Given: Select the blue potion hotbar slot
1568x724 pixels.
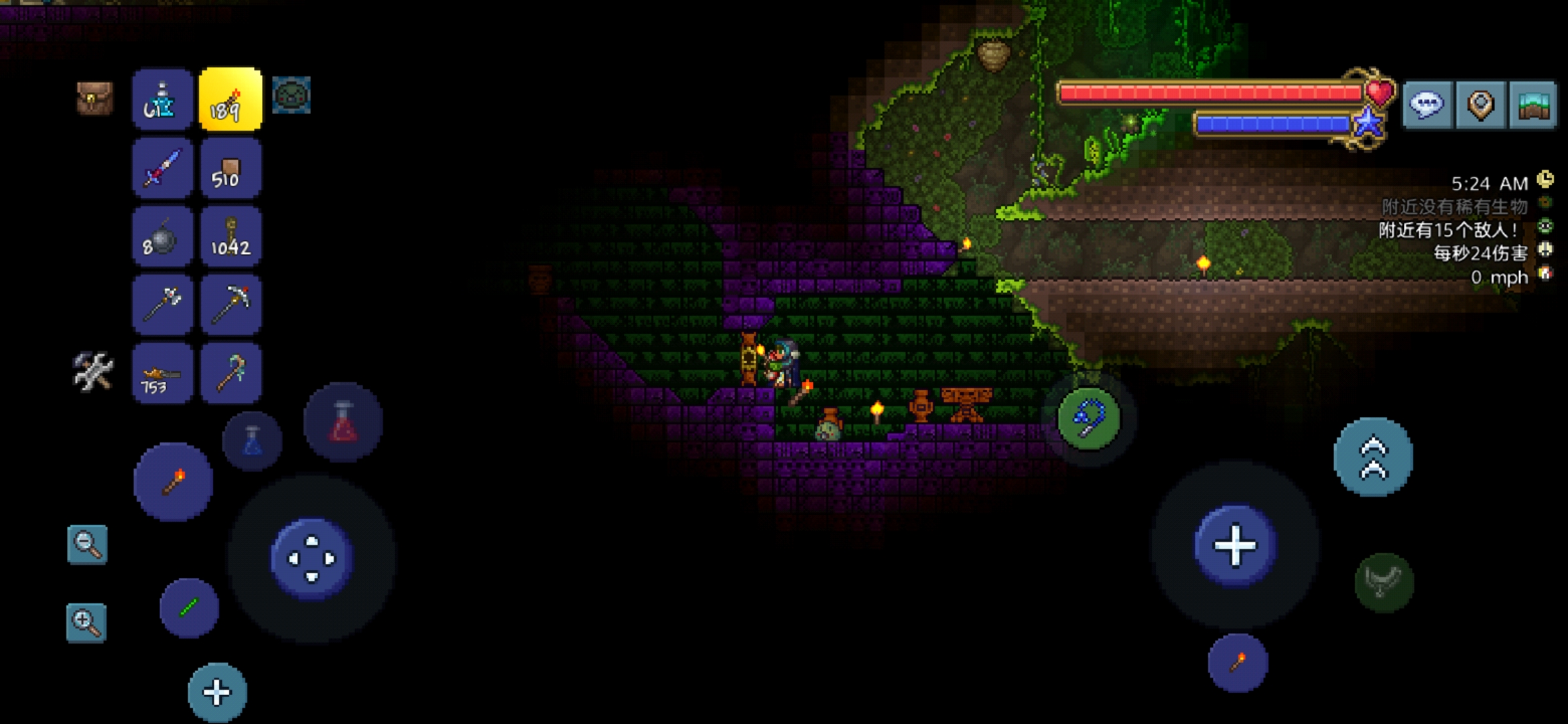Looking at the screenshot, I should click(x=162, y=99).
